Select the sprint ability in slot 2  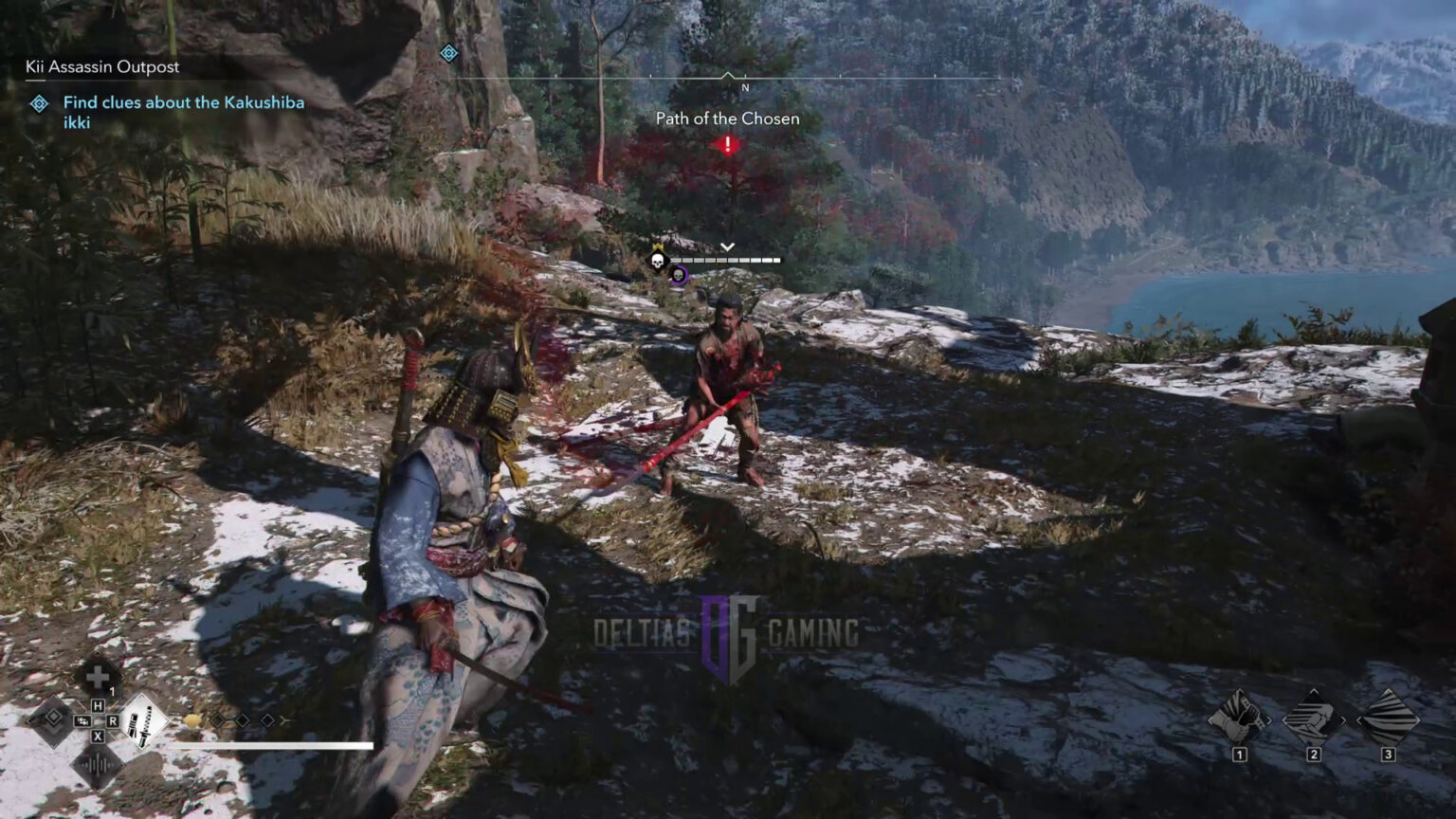1314,719
